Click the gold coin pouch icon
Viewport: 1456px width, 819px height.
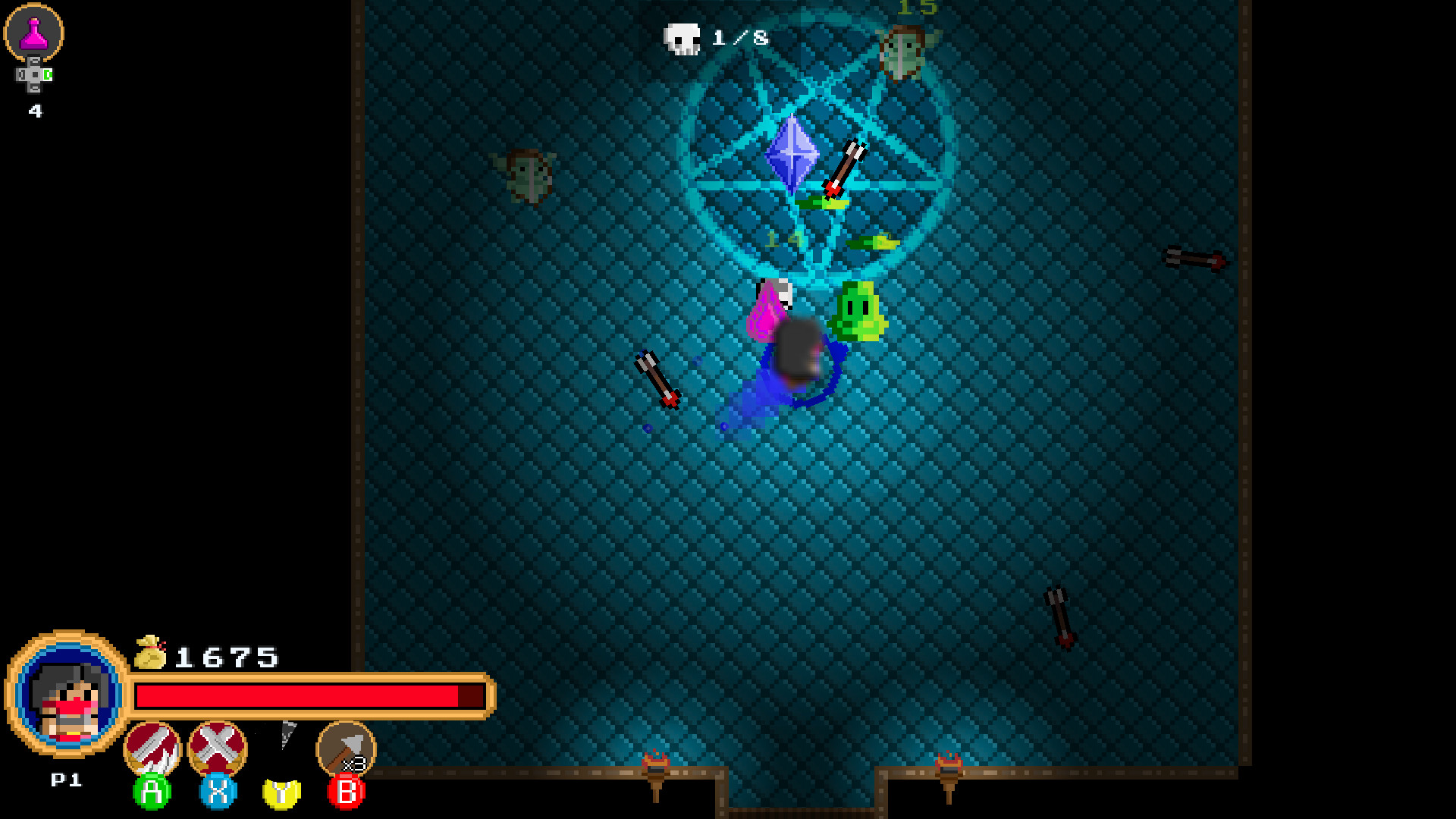click(x=151, y=653)
